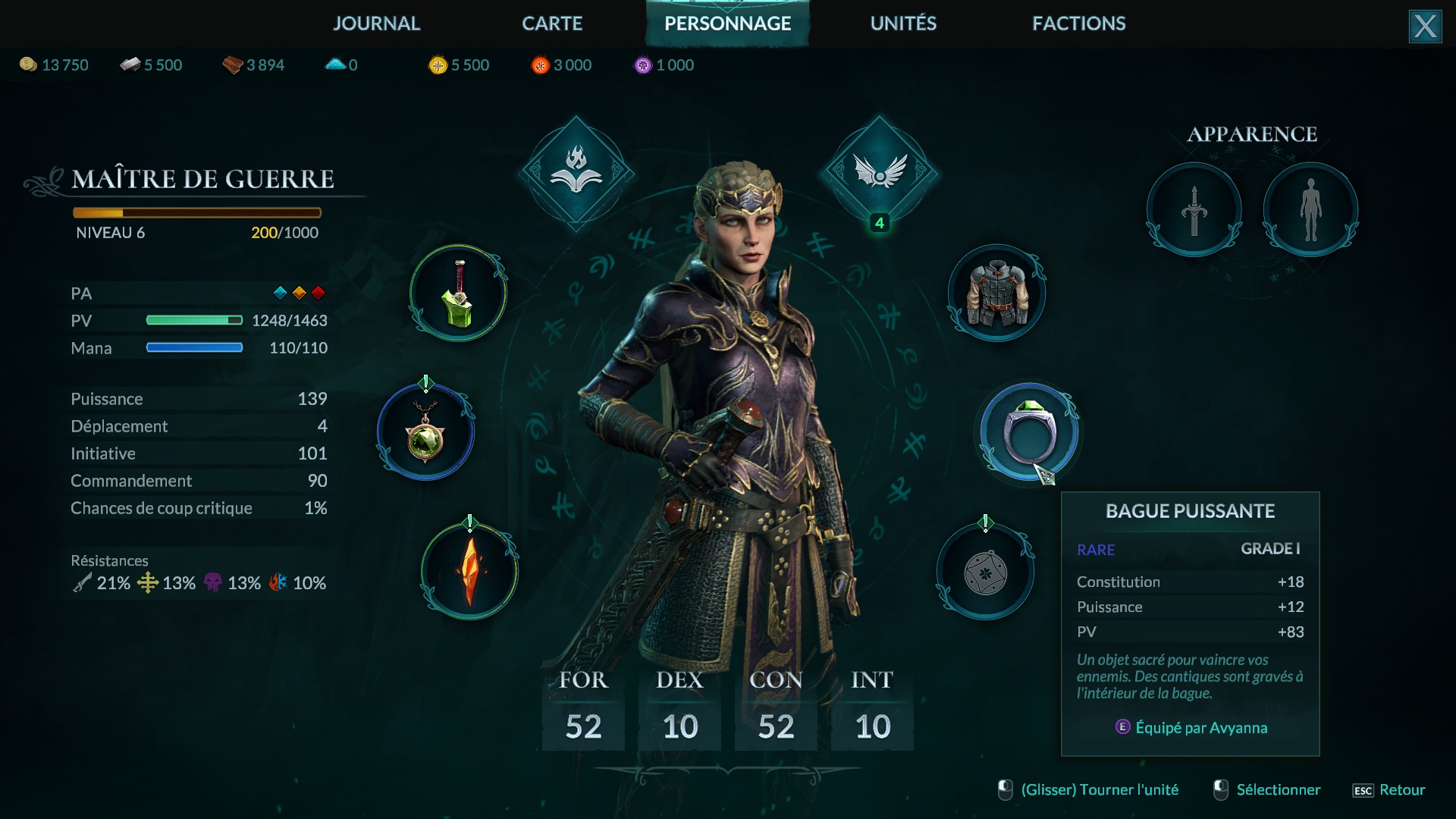Switch to the Journal tab
The width and height of the screenshot is (1456, 819).
coord(376,24)
